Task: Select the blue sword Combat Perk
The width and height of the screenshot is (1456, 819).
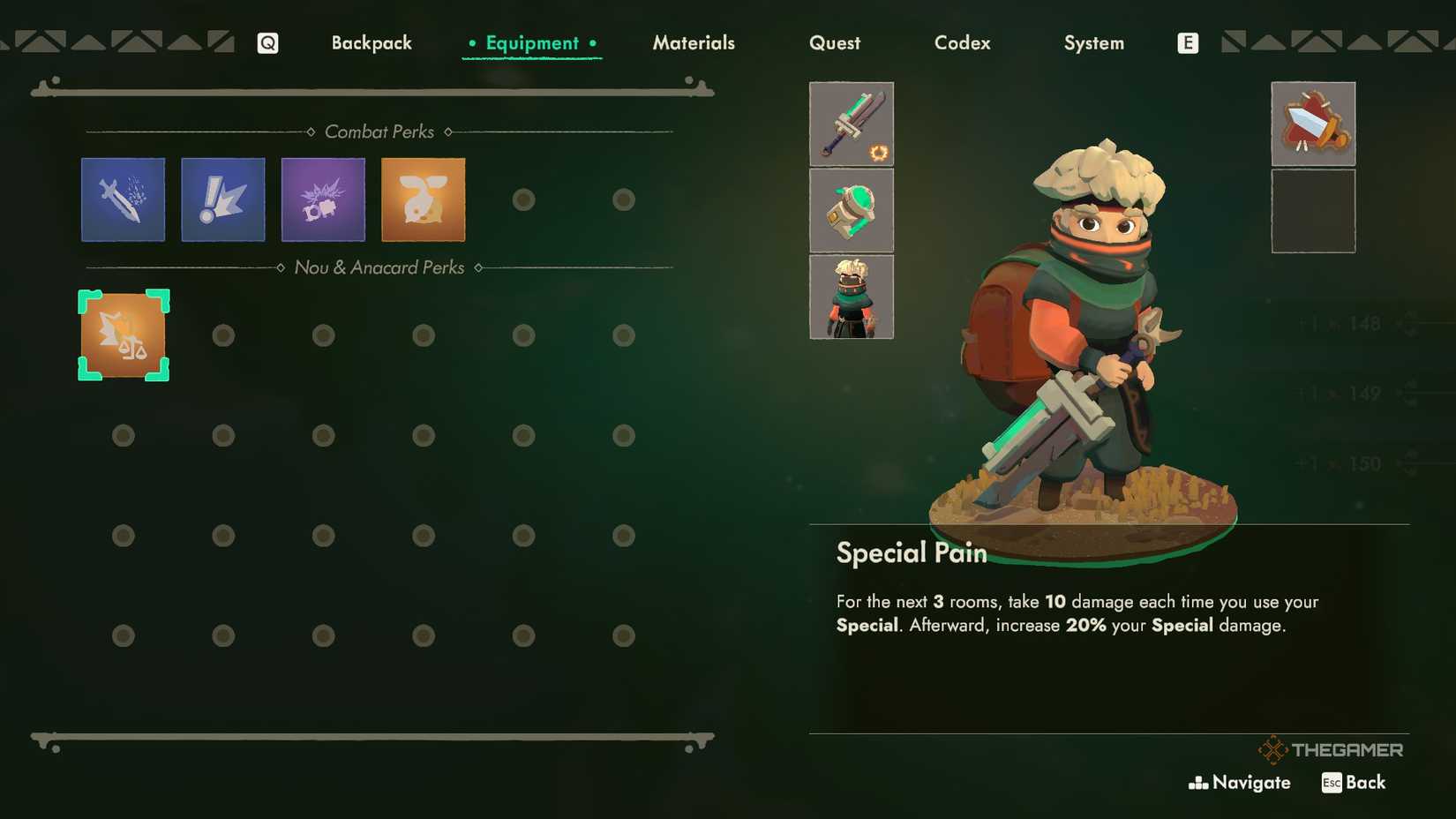Action: (123, 199)
